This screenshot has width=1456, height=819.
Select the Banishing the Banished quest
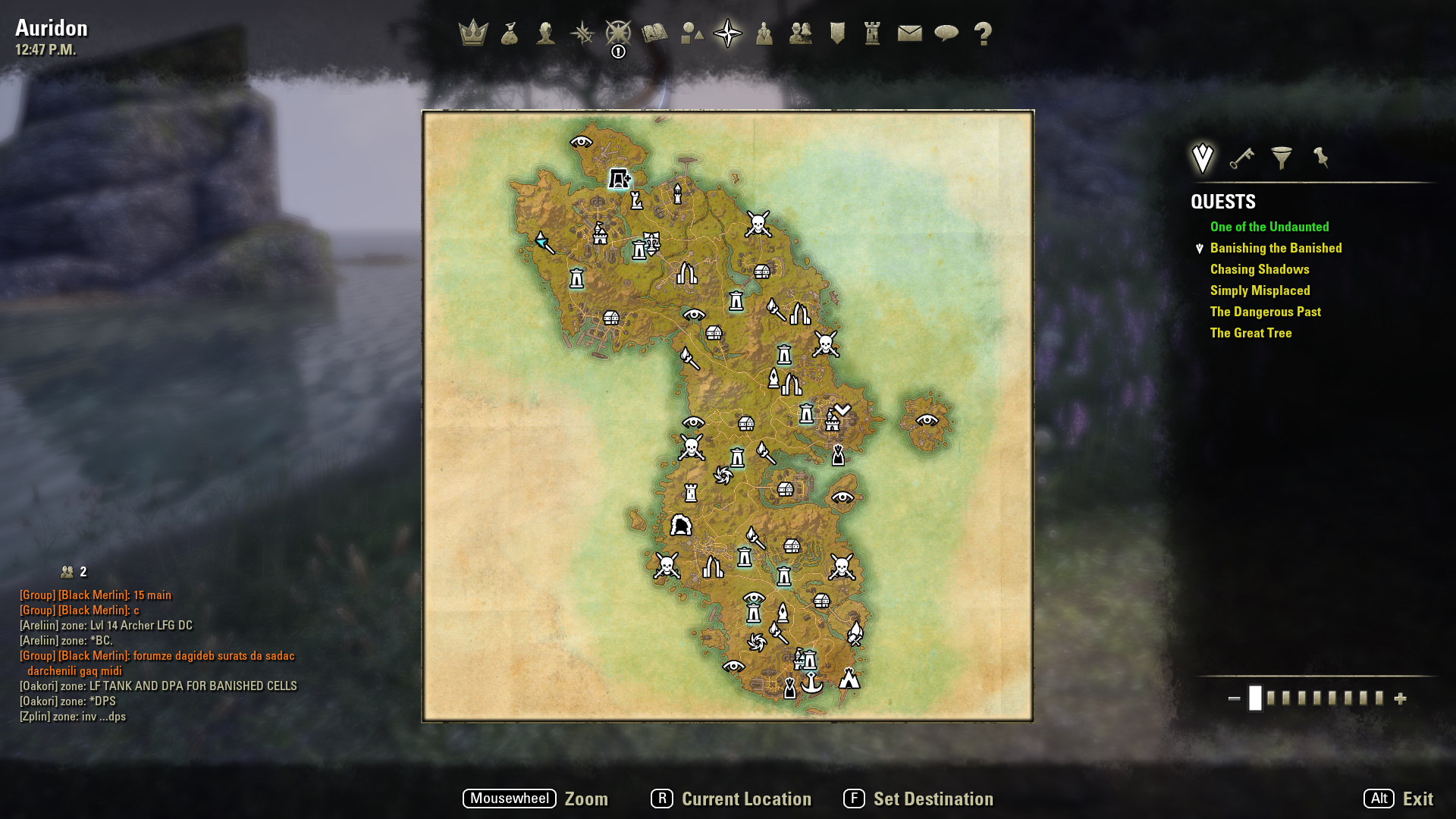click(1276, 248)
